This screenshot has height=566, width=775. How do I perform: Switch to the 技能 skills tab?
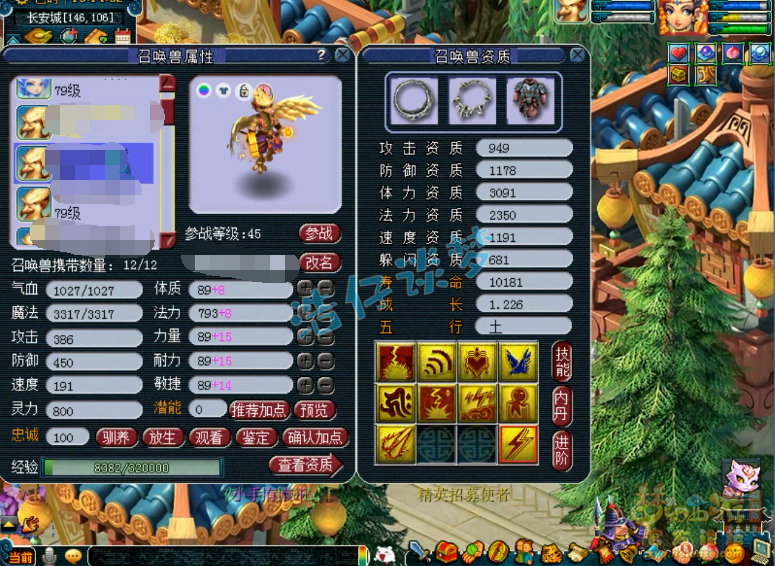(x=562, y=361)
